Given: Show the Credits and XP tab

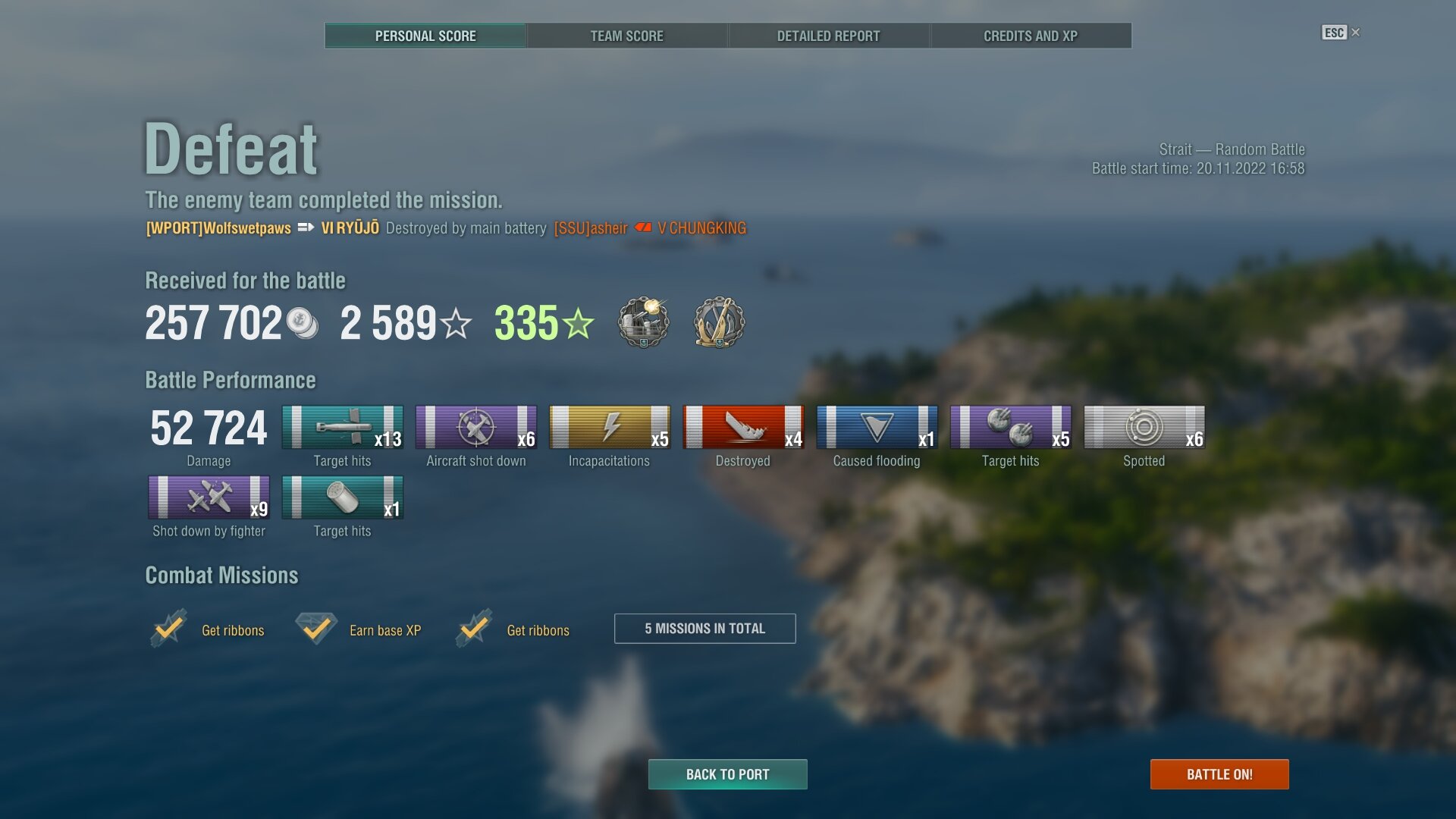Looking at the screenshot, I should 1030,36.
